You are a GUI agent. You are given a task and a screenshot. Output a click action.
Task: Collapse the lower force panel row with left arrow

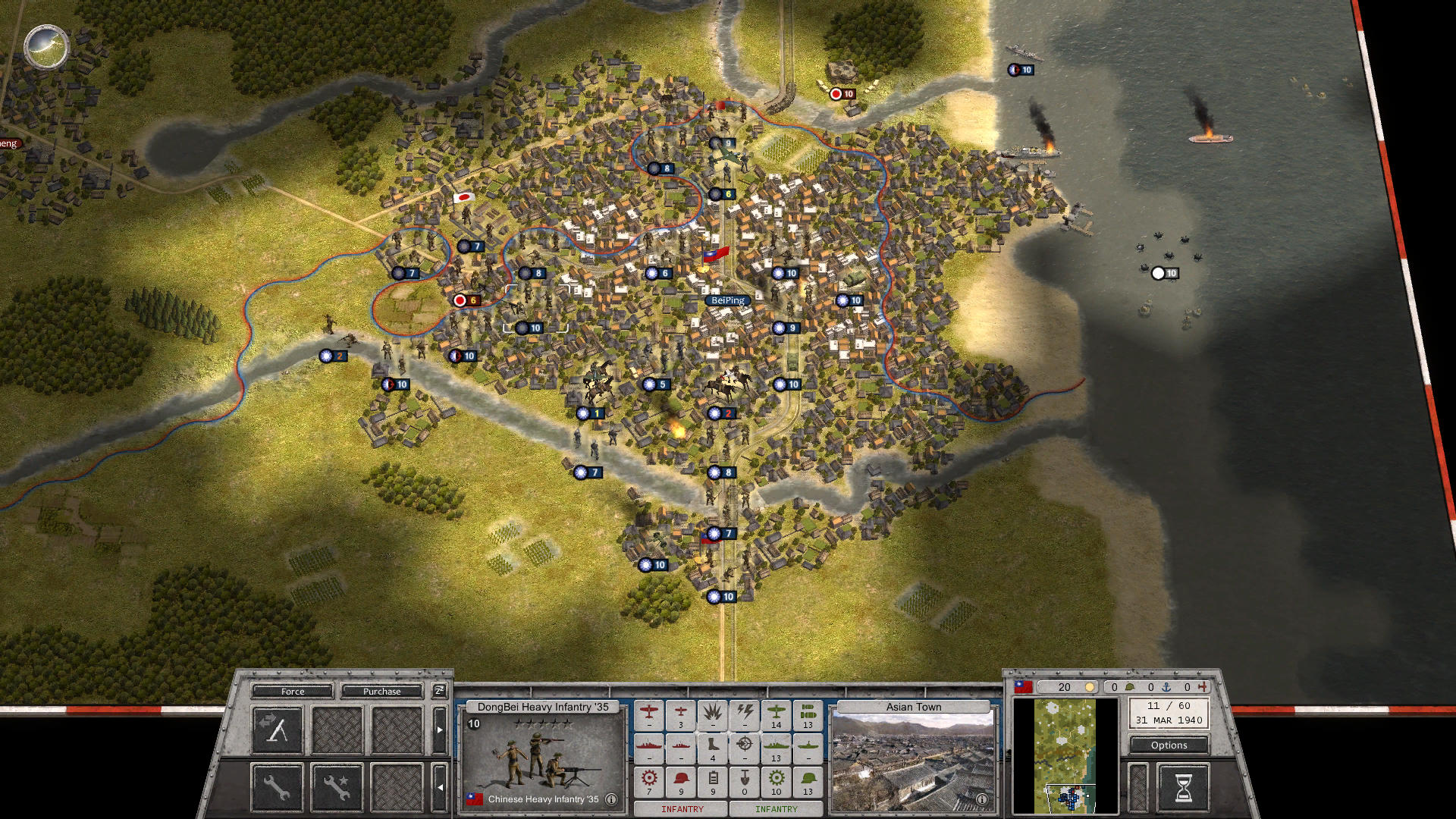440,789
